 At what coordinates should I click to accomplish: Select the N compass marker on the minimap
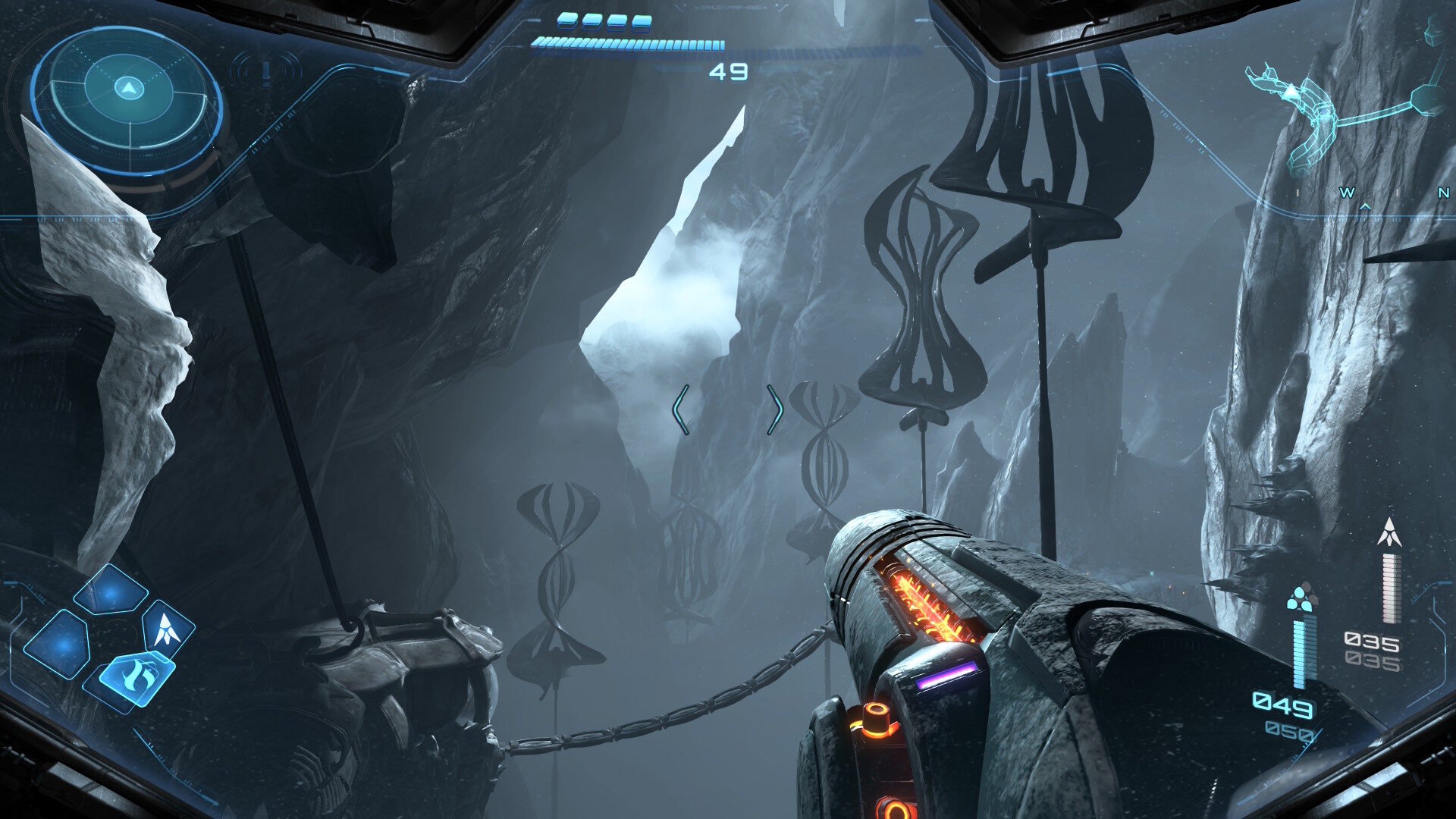pyautogui.click(x=1444, y=193)
